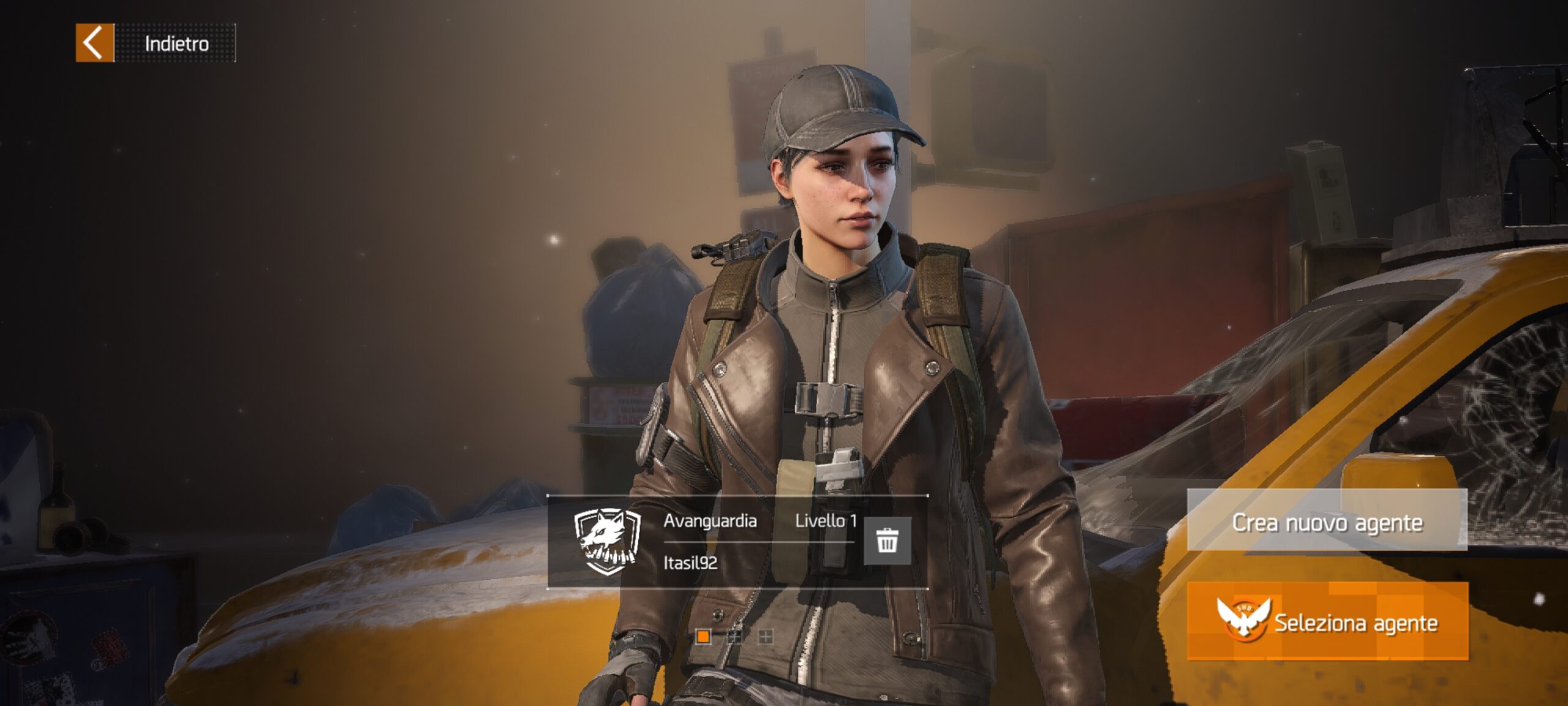Confirm with Seleziona agente
1568x706 pixels.
click(x=1327, y=621)
